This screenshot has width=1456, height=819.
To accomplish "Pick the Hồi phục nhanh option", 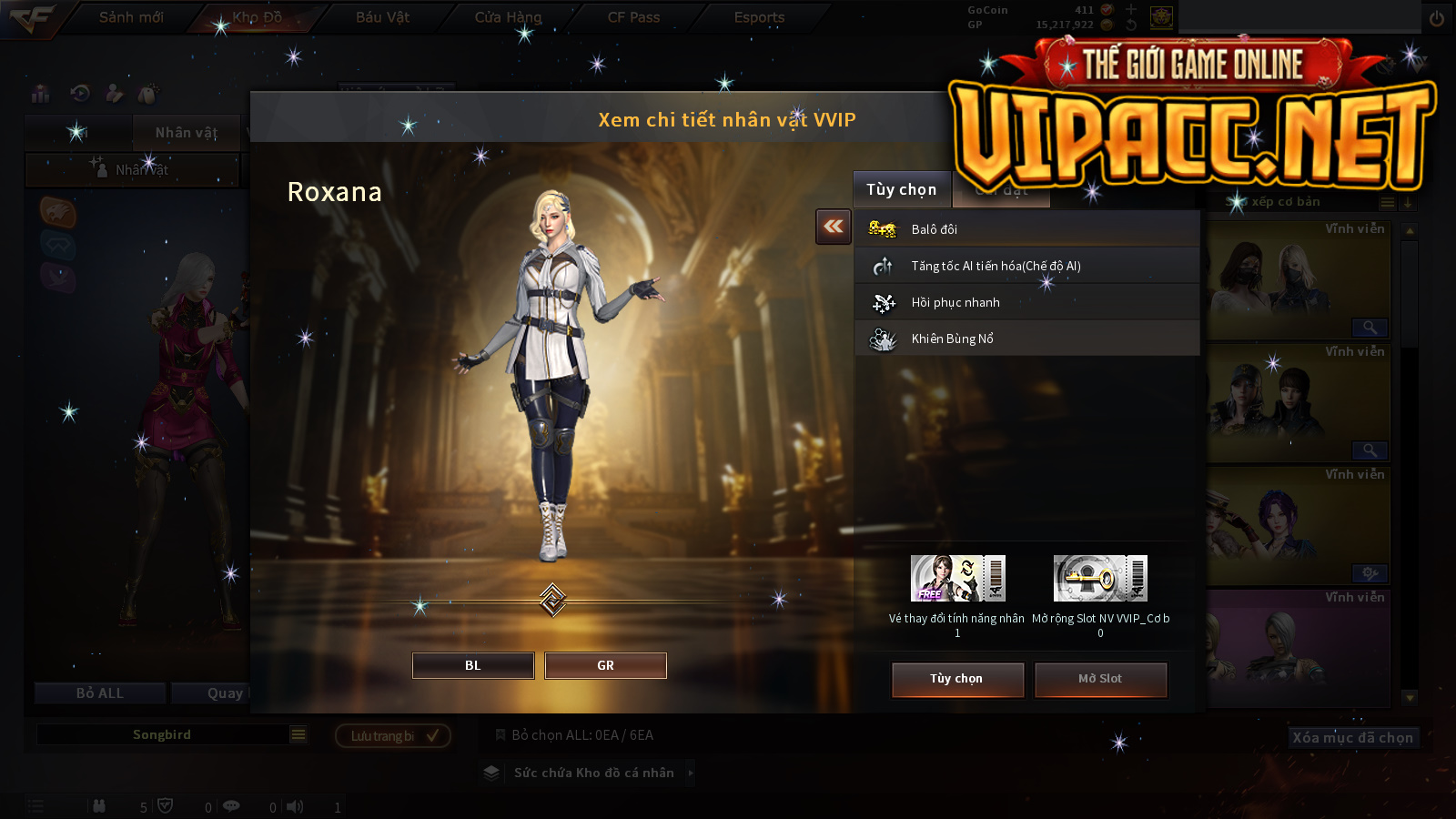I will click(x=1026, y=302).
